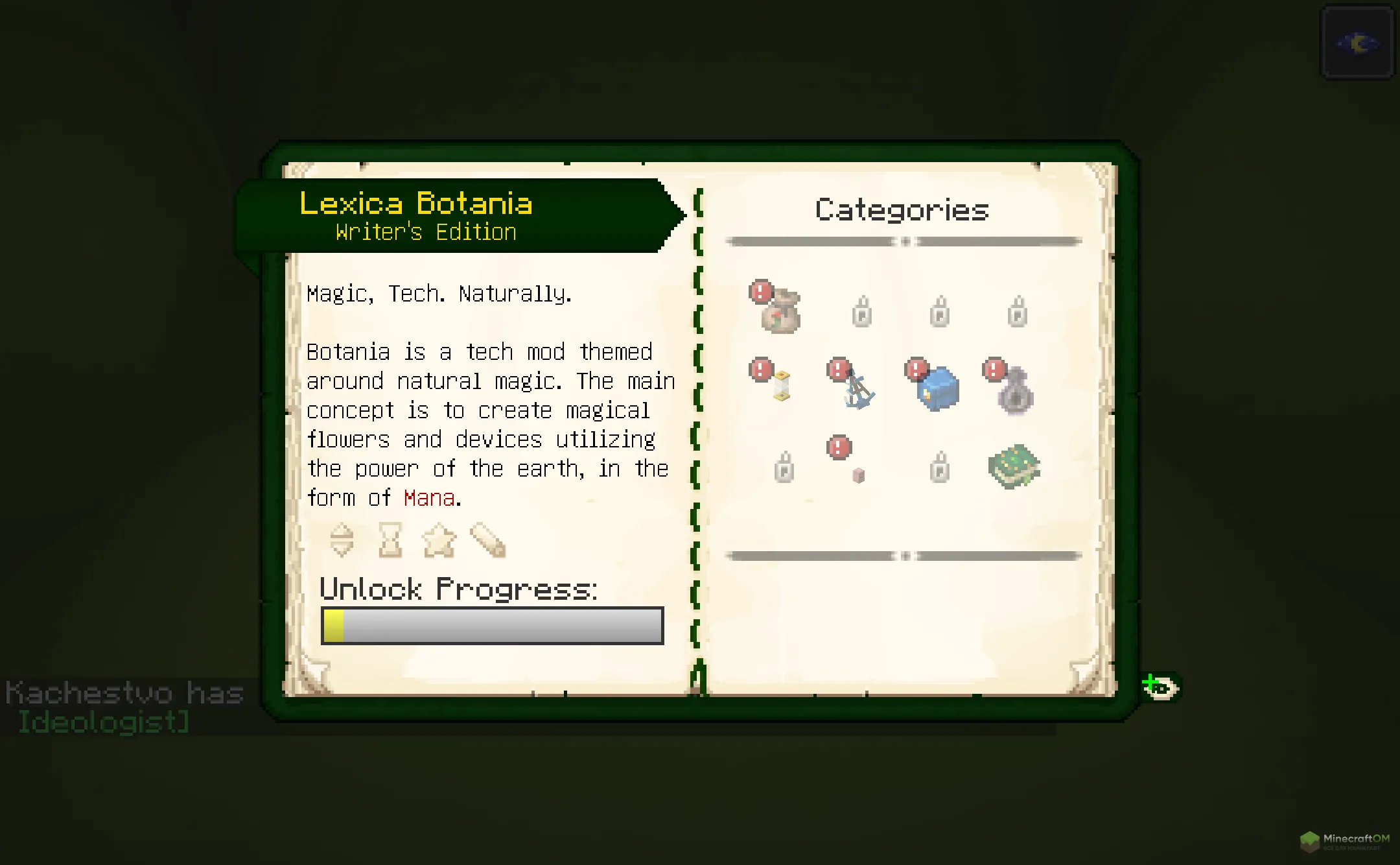The height and width of the screenshot is (865, 1400).
Task: Switch to the Categories page
Action: point(901,209)
